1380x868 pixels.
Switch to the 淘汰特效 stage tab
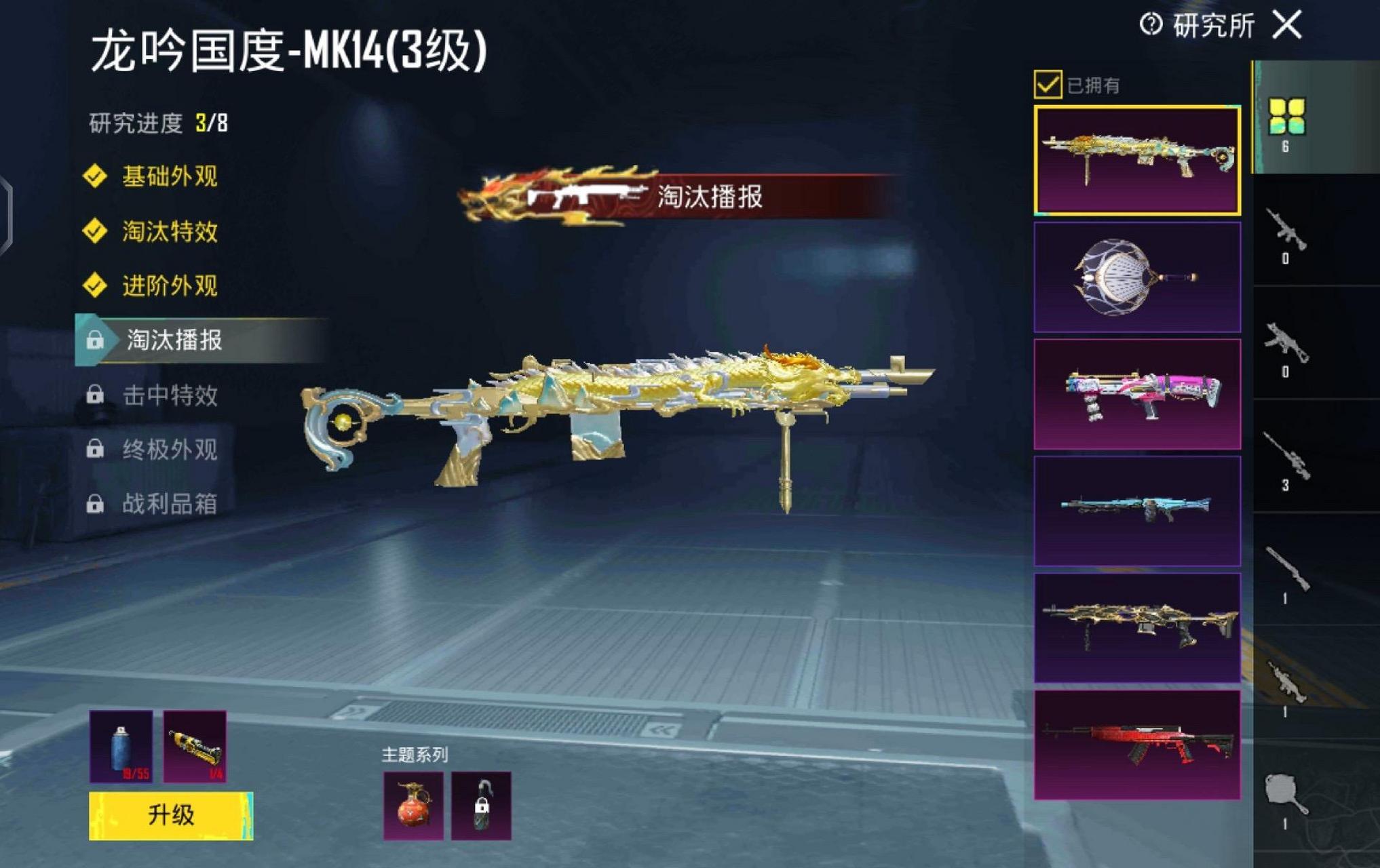click(x=168, y=231)
